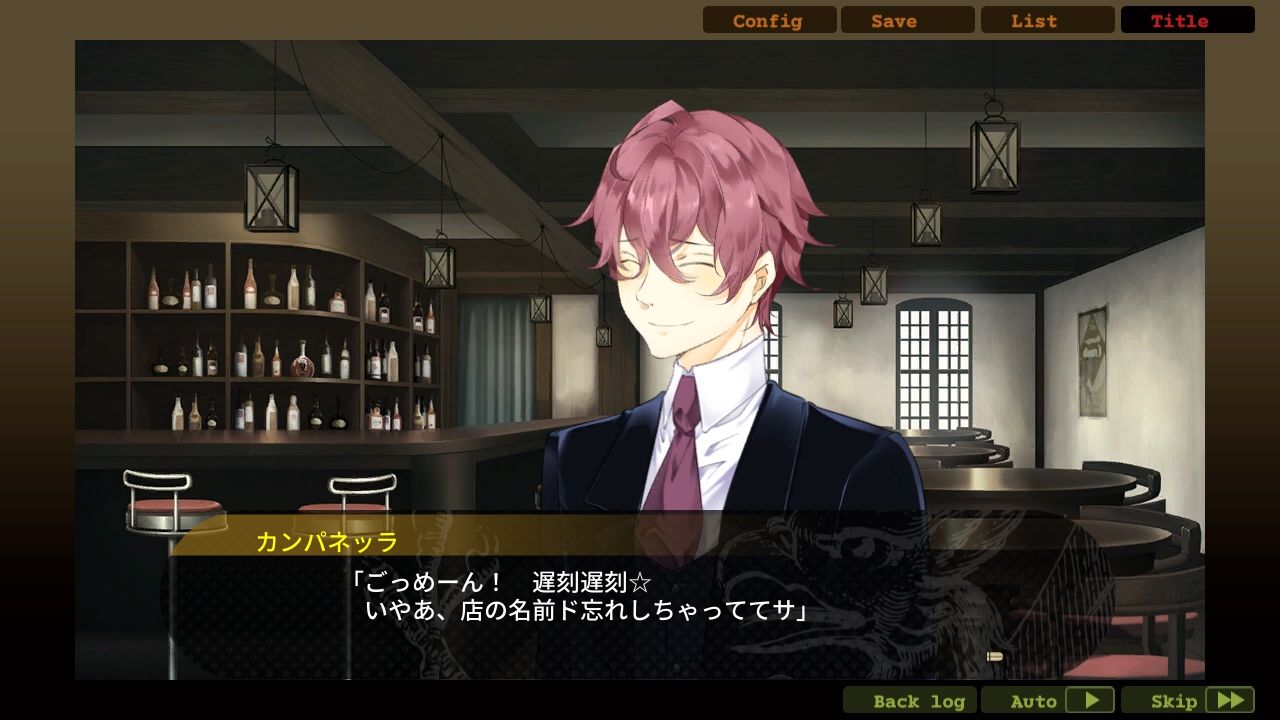The image size is (1280, 720).
Task: Open the List menu
Action: click(x=1047, y=20)
